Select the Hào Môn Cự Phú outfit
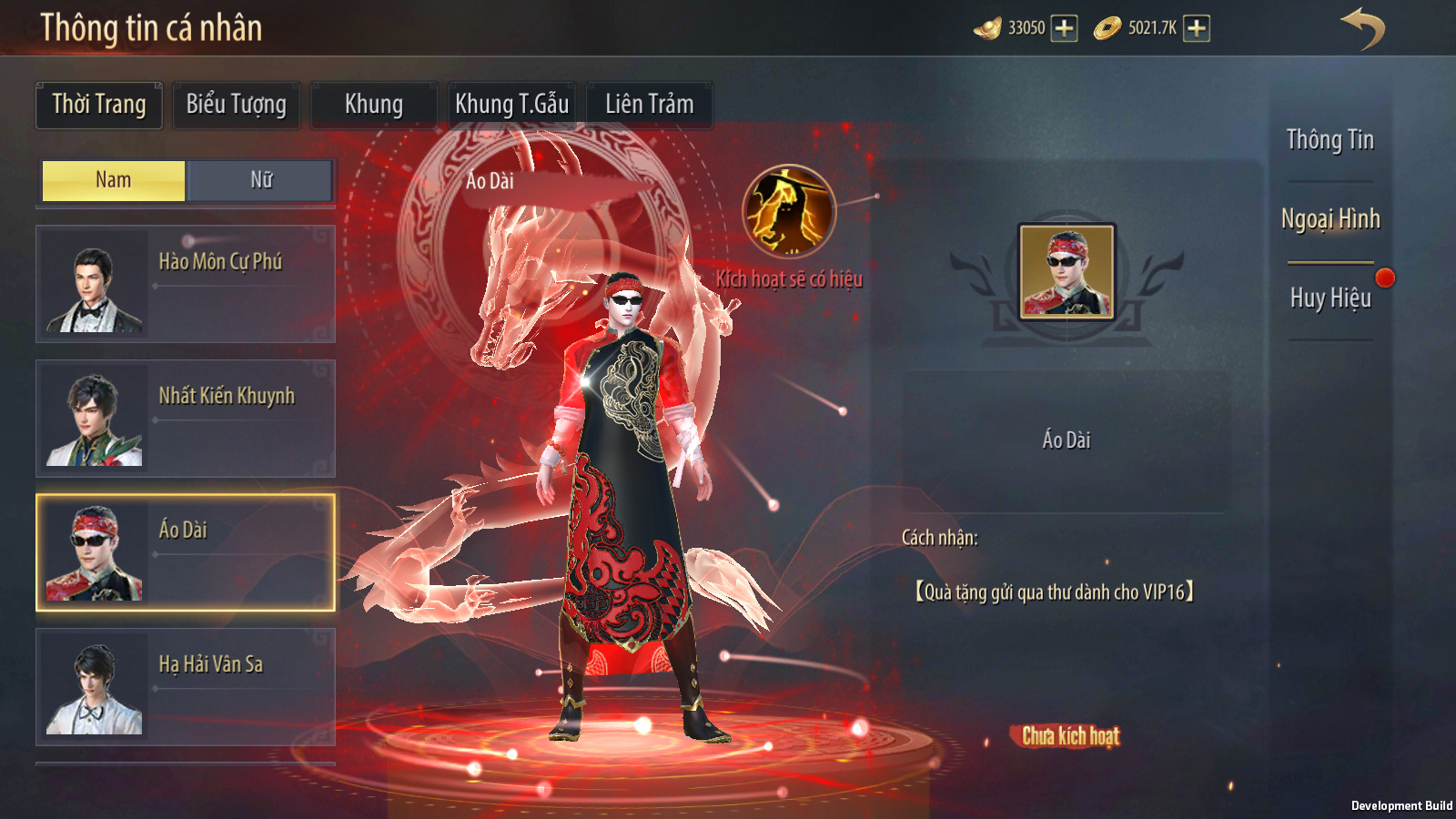1456x819 pixels. tap(186, 284)
